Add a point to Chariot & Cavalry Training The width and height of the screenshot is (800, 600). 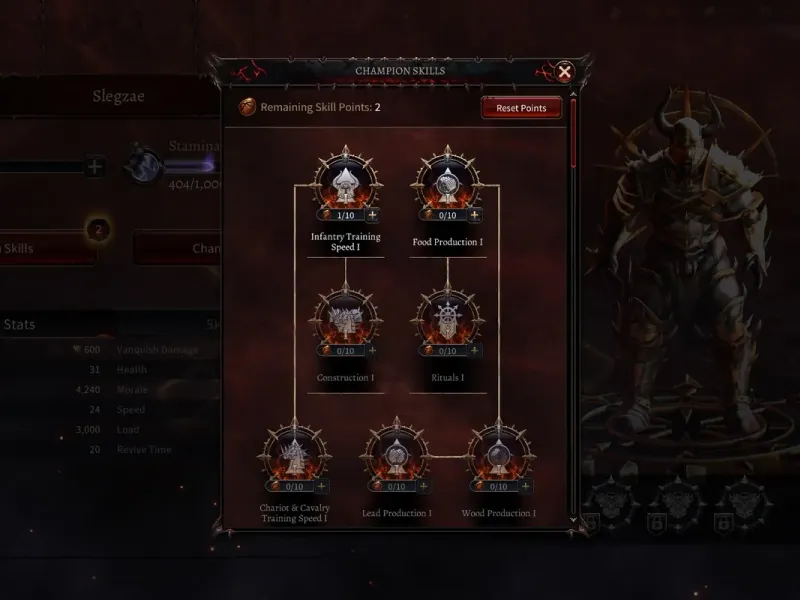pos(321,486)
